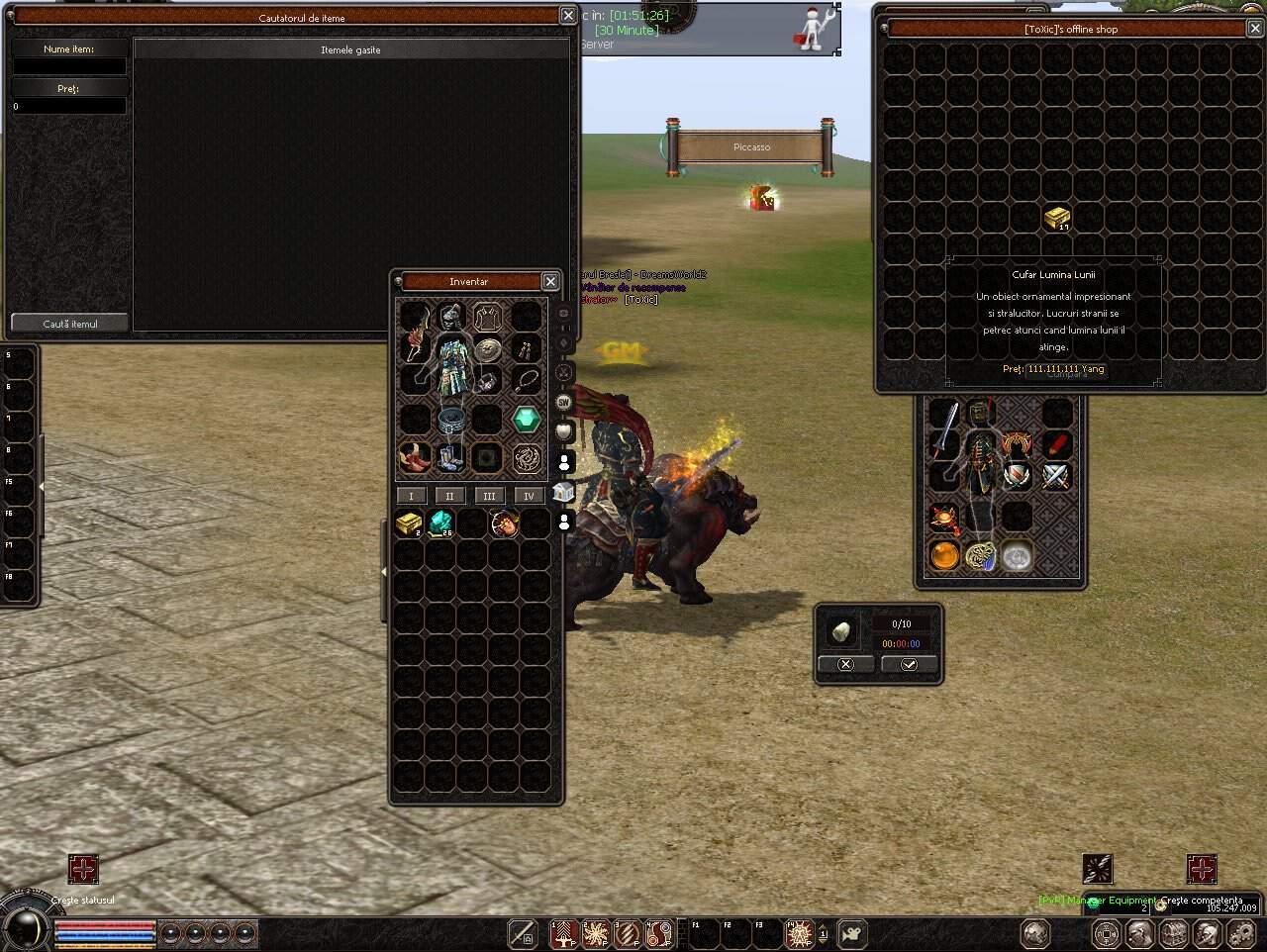The width and height of the screenshot is (1267, 952).
Task: Toggle the crossed-swords PvP icon beside inventory
Action: click(x=562, y=371)
